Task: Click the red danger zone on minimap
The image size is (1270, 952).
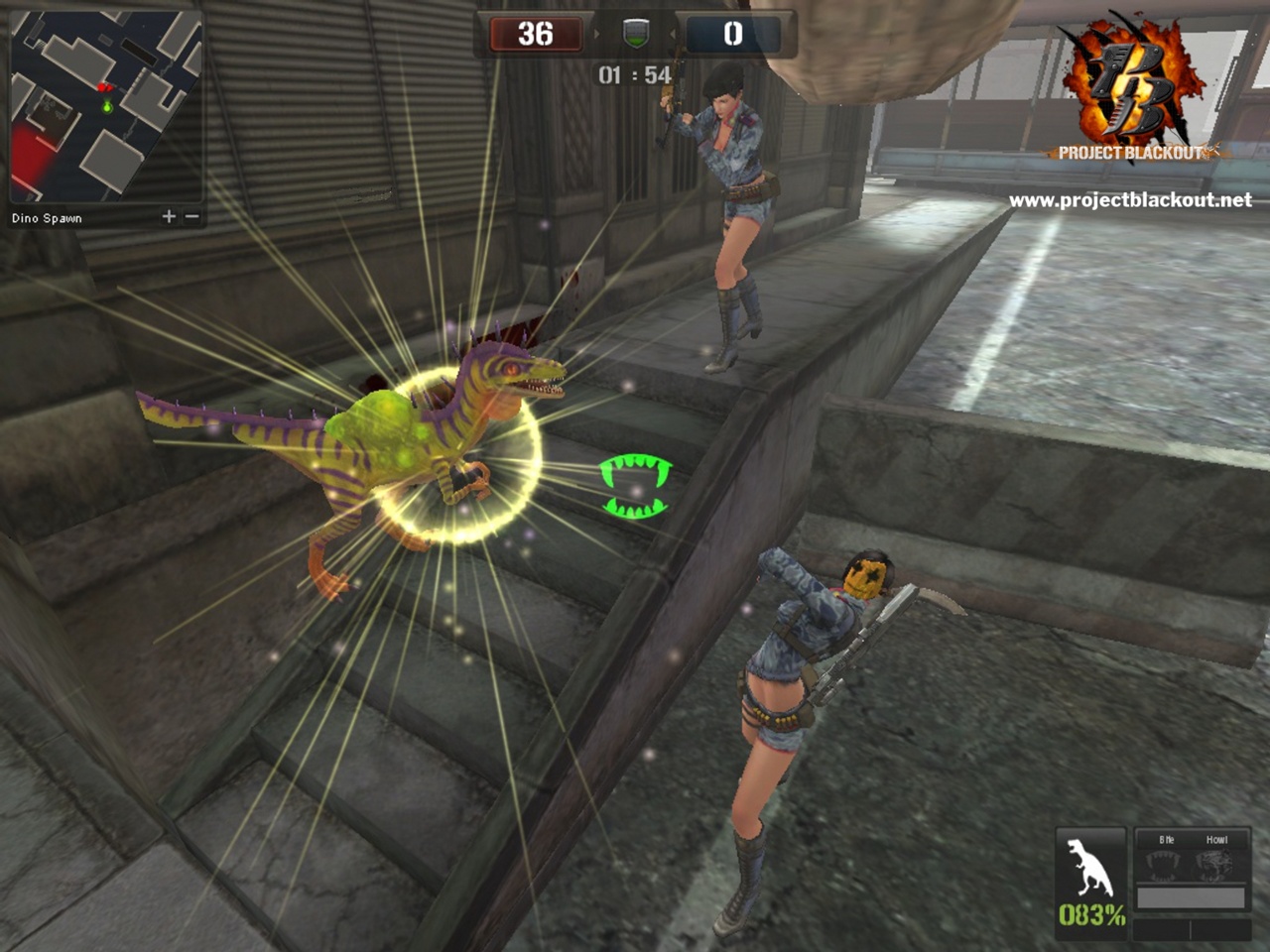Action: tap(31, 155)
